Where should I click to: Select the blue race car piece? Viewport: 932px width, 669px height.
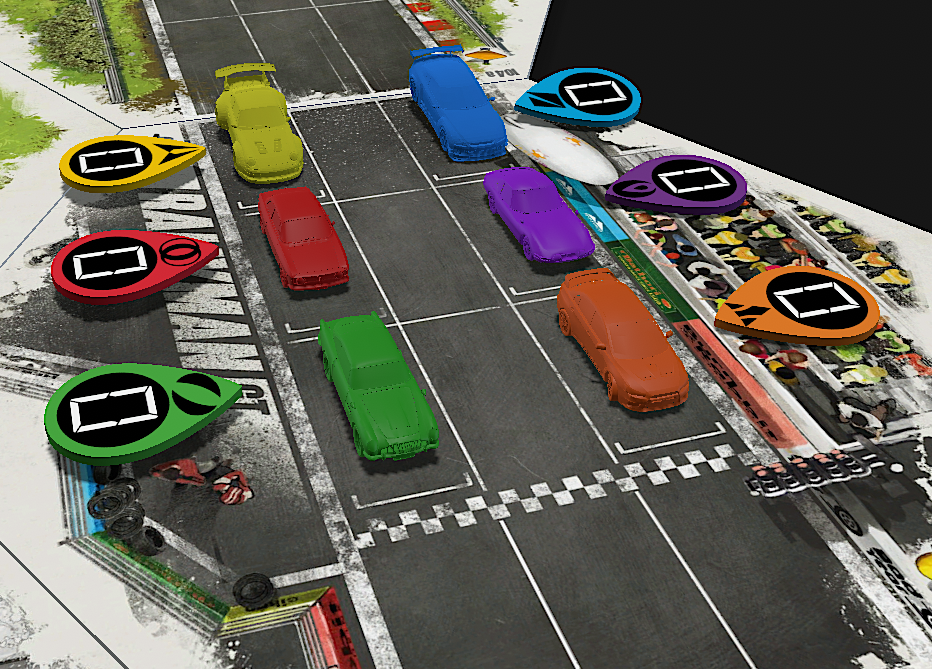click(456, 106)
